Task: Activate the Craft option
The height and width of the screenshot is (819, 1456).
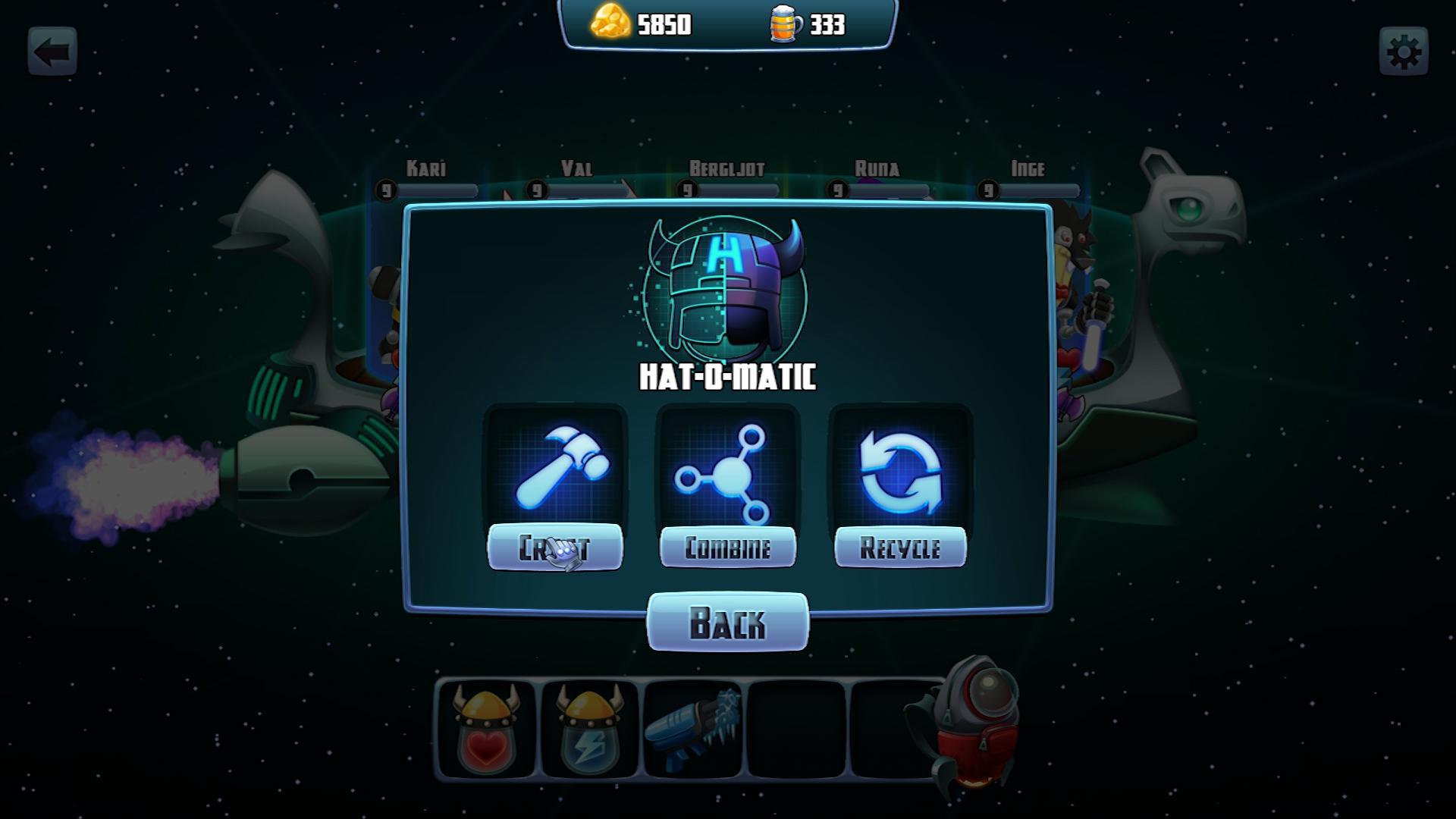Action: 557,548
